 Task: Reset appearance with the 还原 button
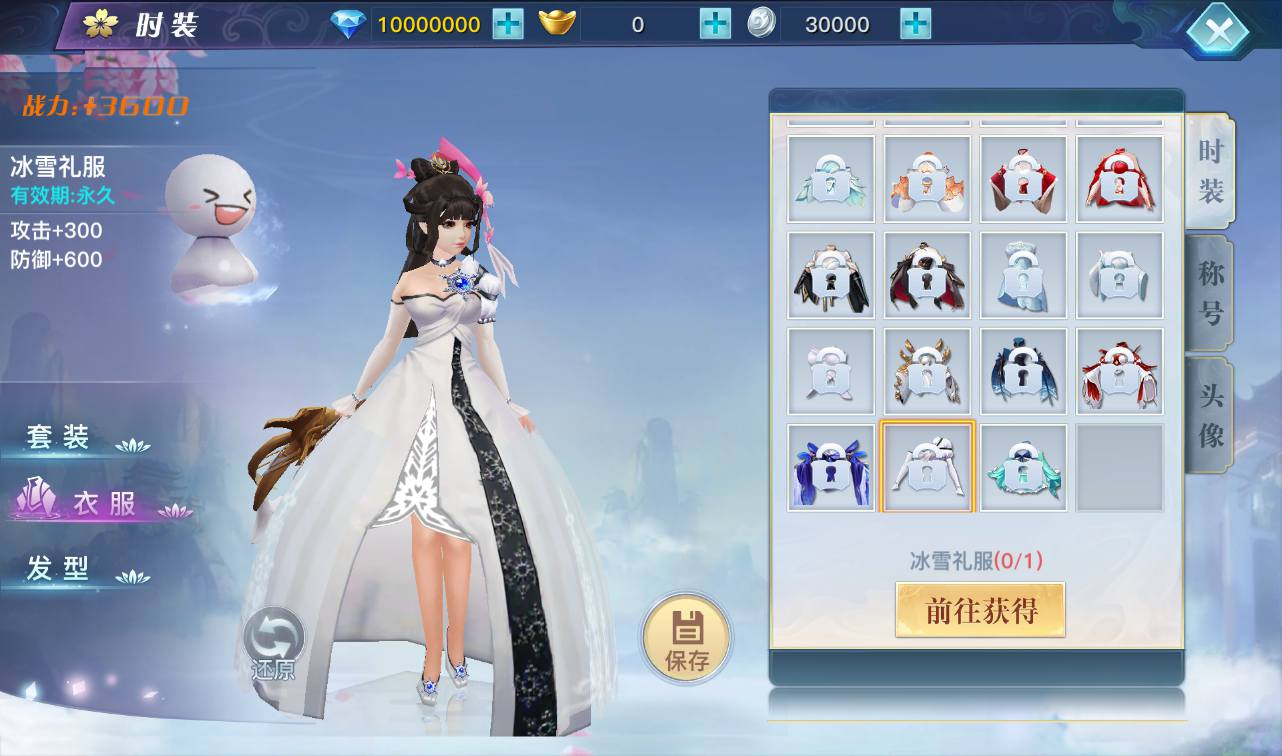[x=273, y=643]
